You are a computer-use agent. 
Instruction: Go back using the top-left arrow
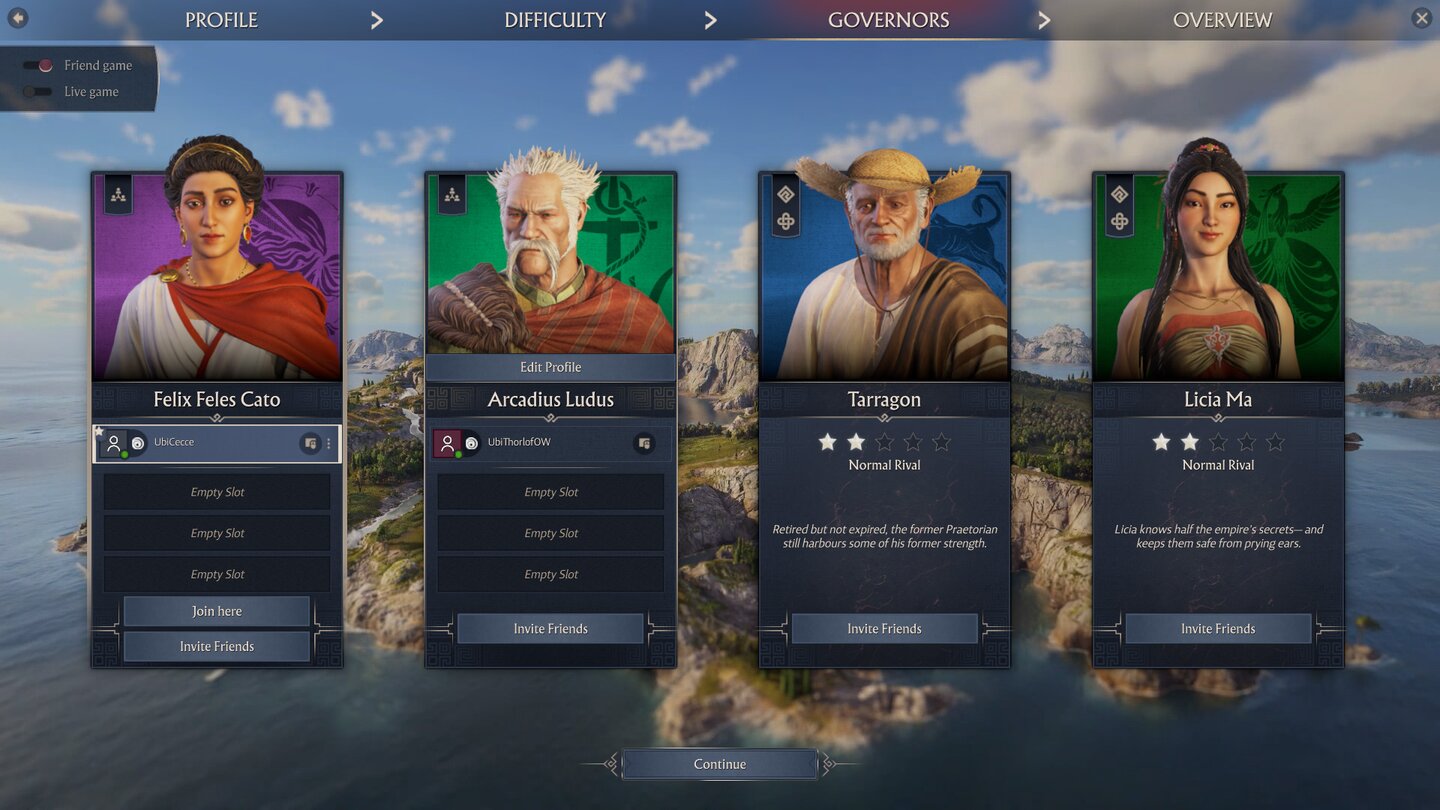pyautogui.click(x=18, y=18)
